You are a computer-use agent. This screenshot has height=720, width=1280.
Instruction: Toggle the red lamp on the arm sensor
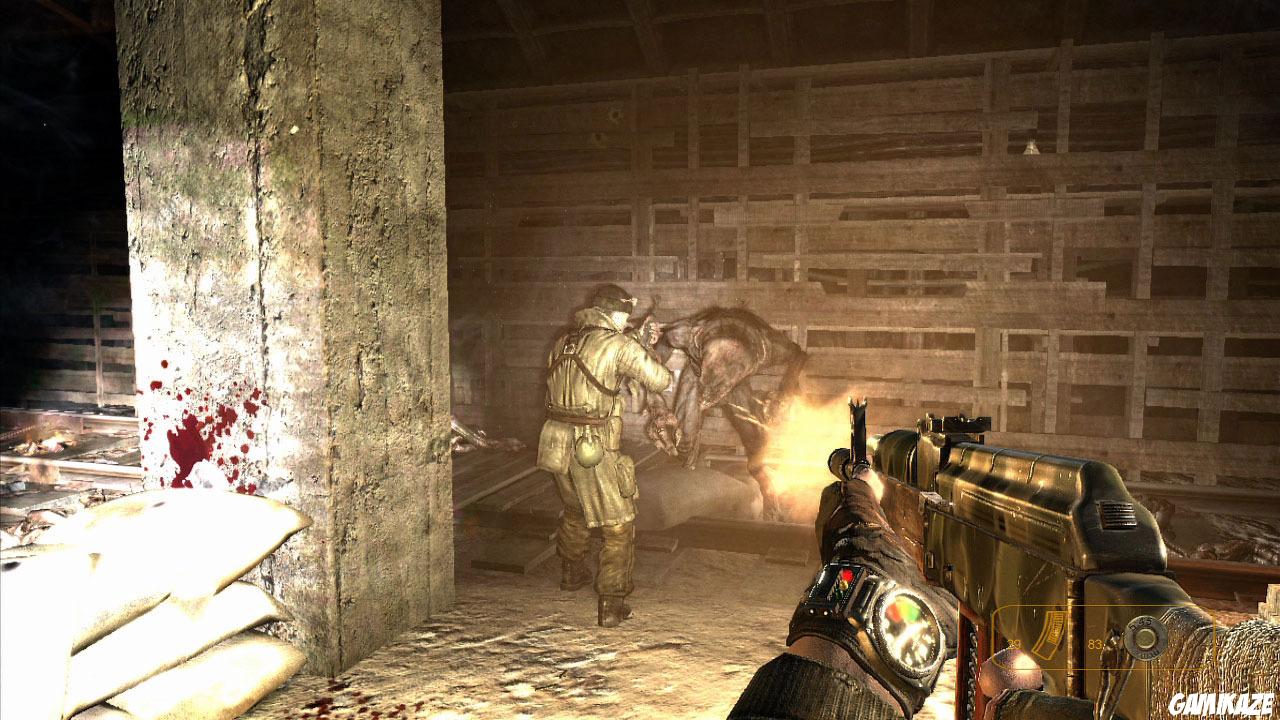[847, 573]
